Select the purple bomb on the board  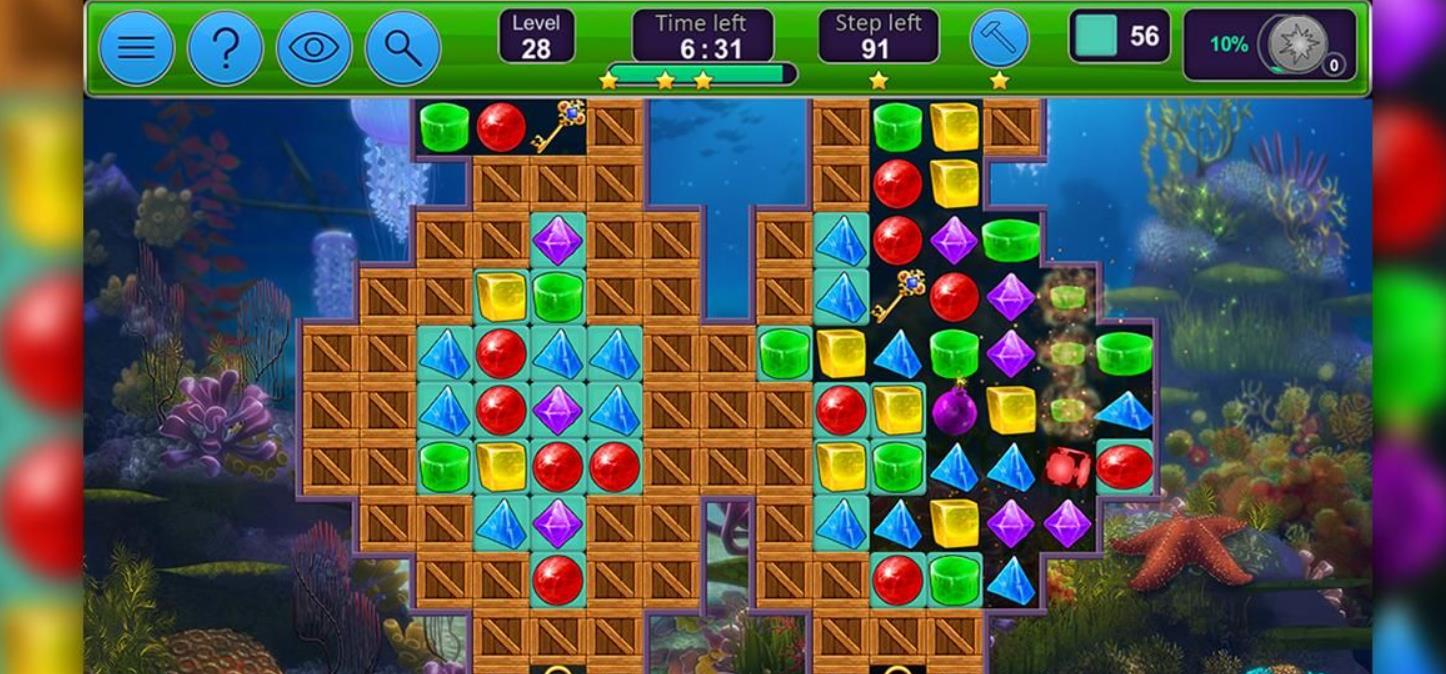click(955, 410)
